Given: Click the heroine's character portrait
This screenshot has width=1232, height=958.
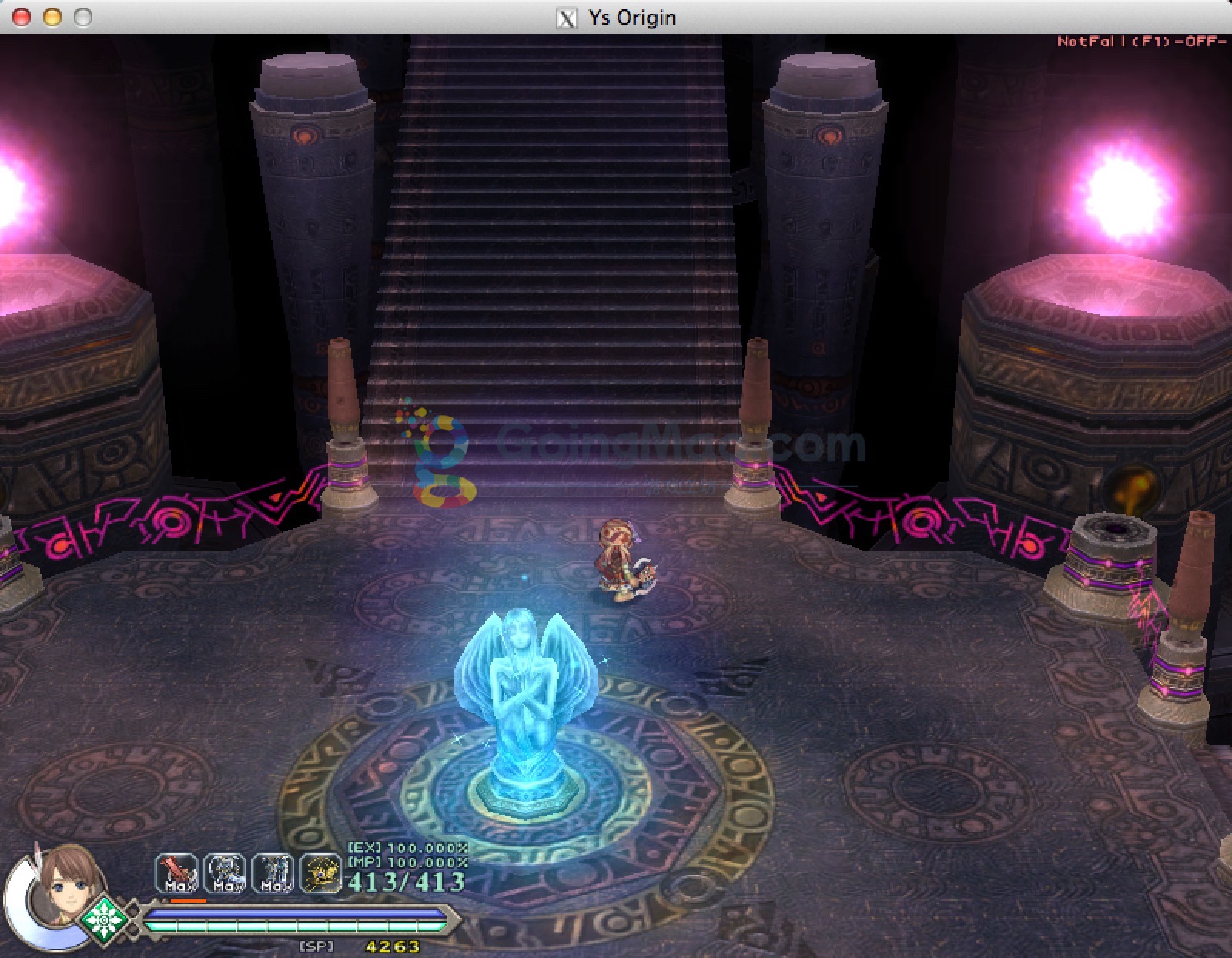Looking at the screenshot, I should tap(64, 886).
